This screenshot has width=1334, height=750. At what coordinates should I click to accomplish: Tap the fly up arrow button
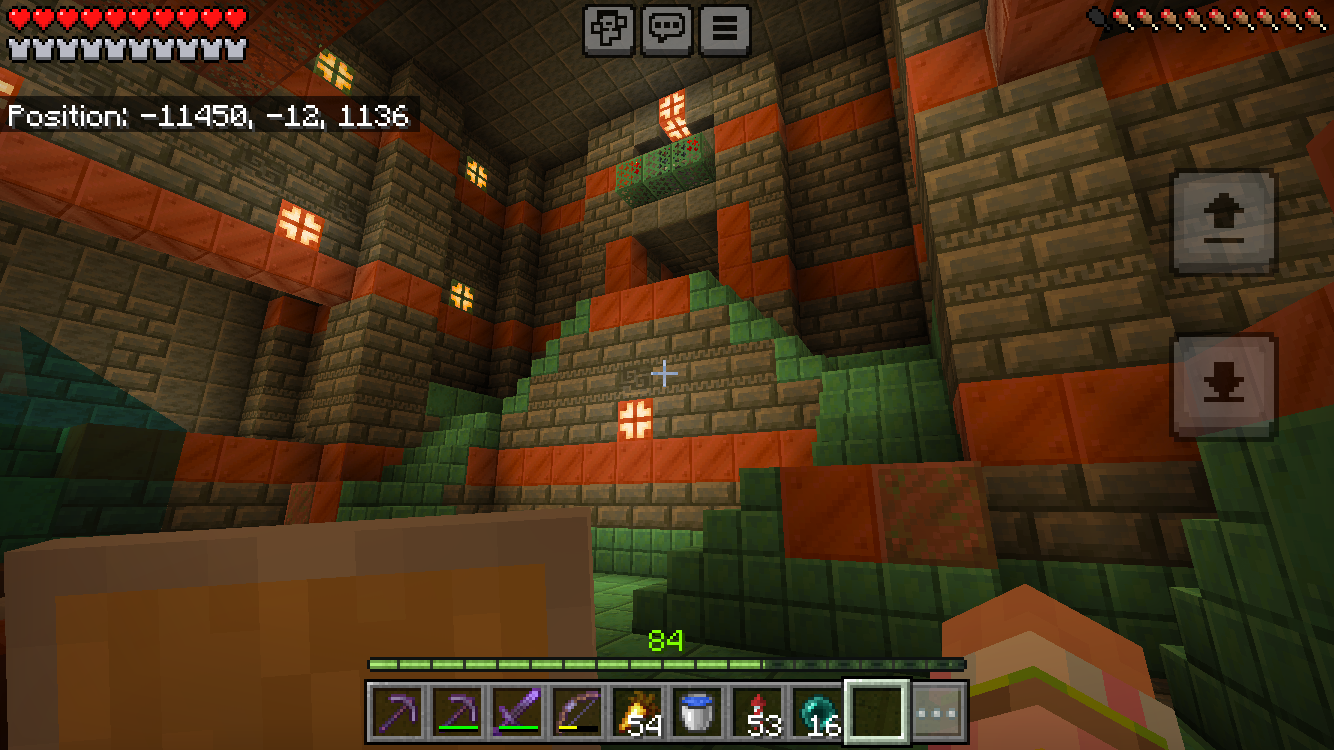1224,222
